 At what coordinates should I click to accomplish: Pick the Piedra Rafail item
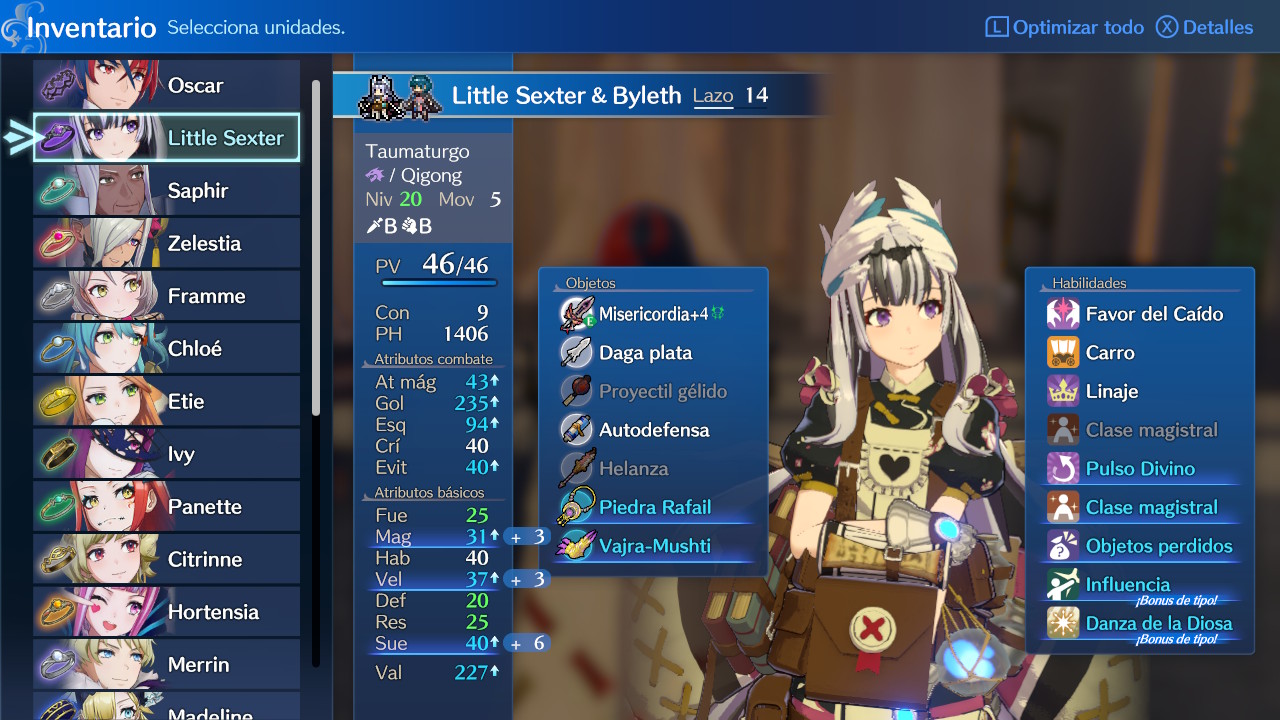[654, 507]
